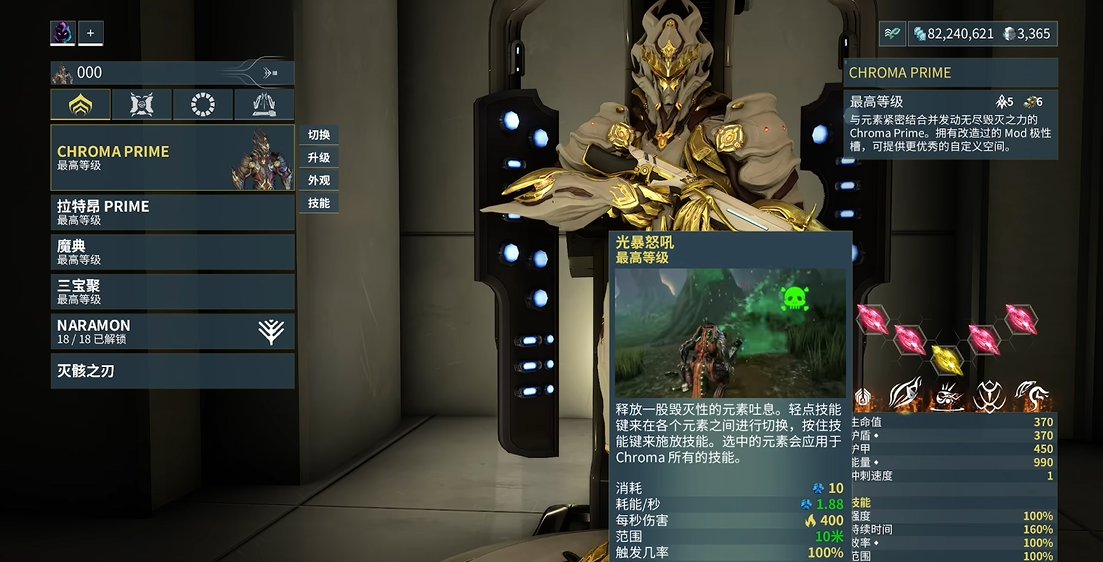This screenshot has width=1103, height=562.
Task: Open the 升级 (upgrade) menu
Action: point(319,158)
